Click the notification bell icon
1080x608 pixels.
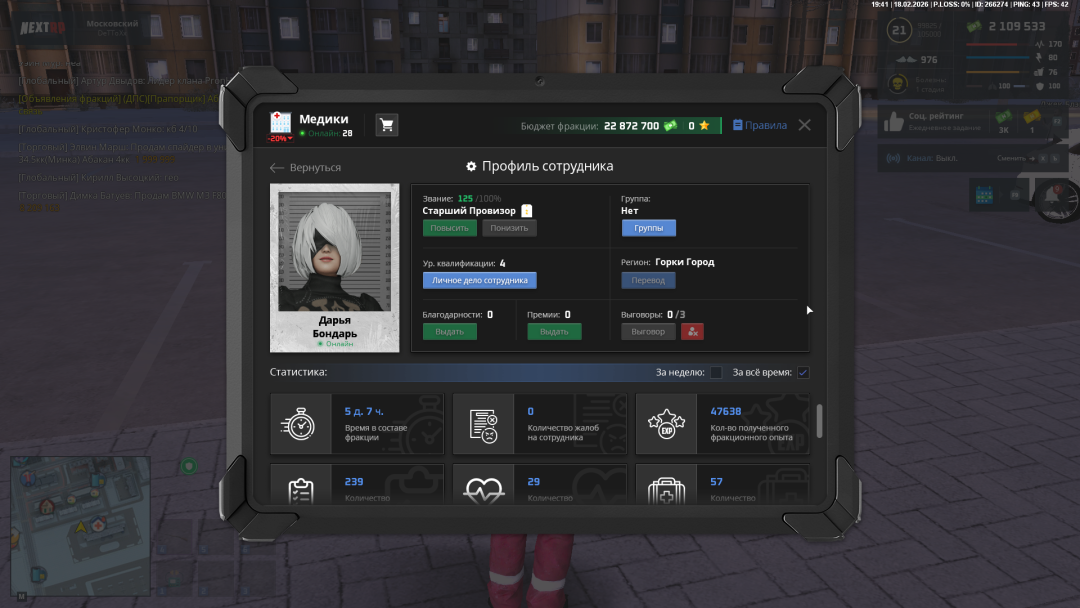coord(1051,195)
